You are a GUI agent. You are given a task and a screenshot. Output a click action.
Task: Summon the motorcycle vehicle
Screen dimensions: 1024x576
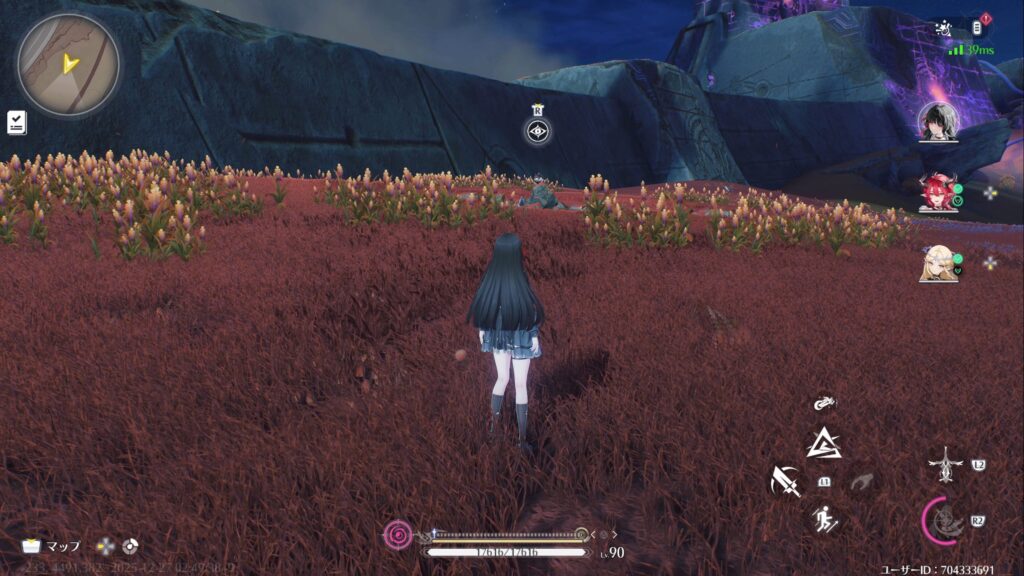click(x=824, y=403)
